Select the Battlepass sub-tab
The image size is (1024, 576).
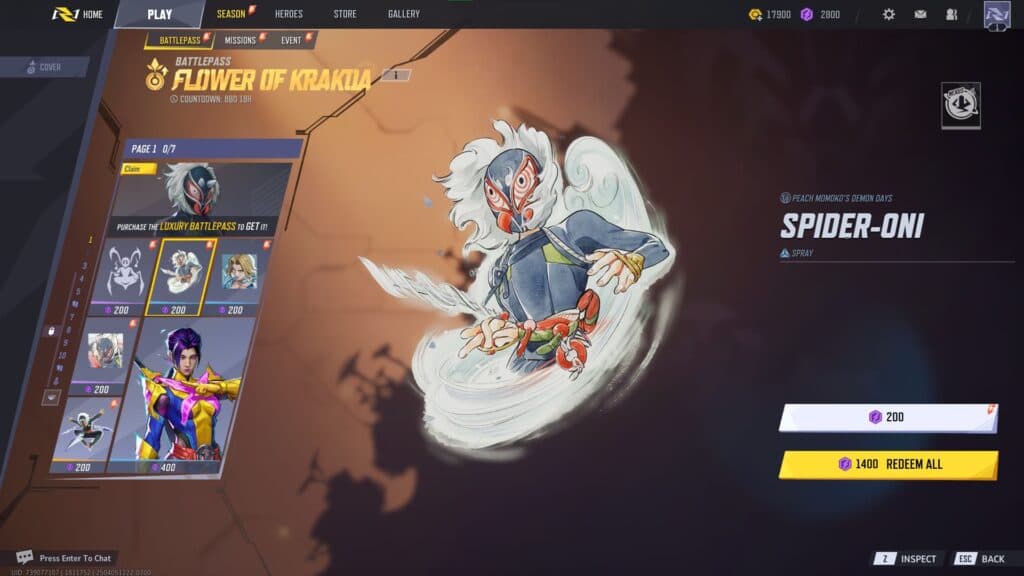click(x=179, y=41)
